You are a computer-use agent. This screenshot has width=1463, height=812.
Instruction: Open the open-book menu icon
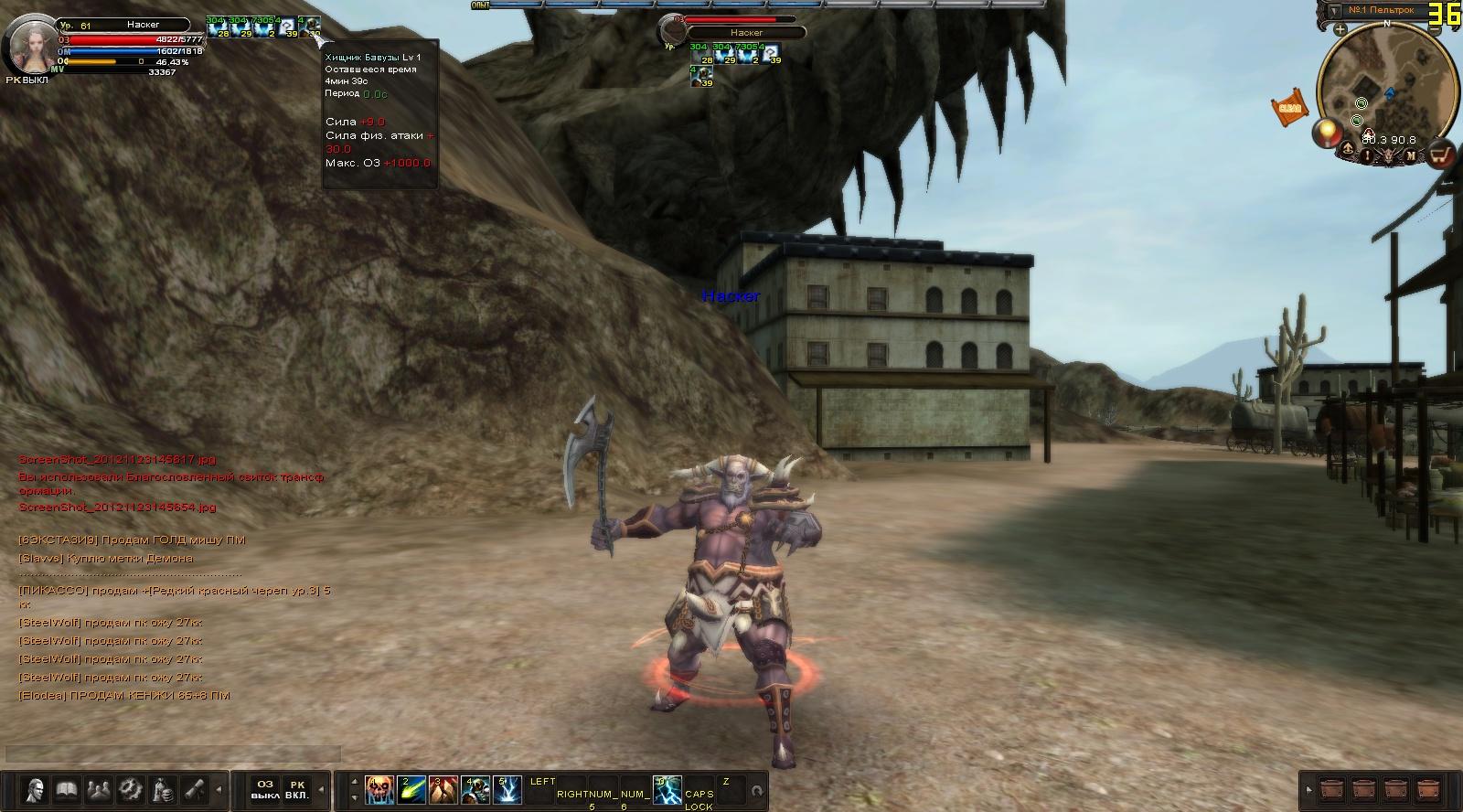pyautogui.click(x=67, y=789)
